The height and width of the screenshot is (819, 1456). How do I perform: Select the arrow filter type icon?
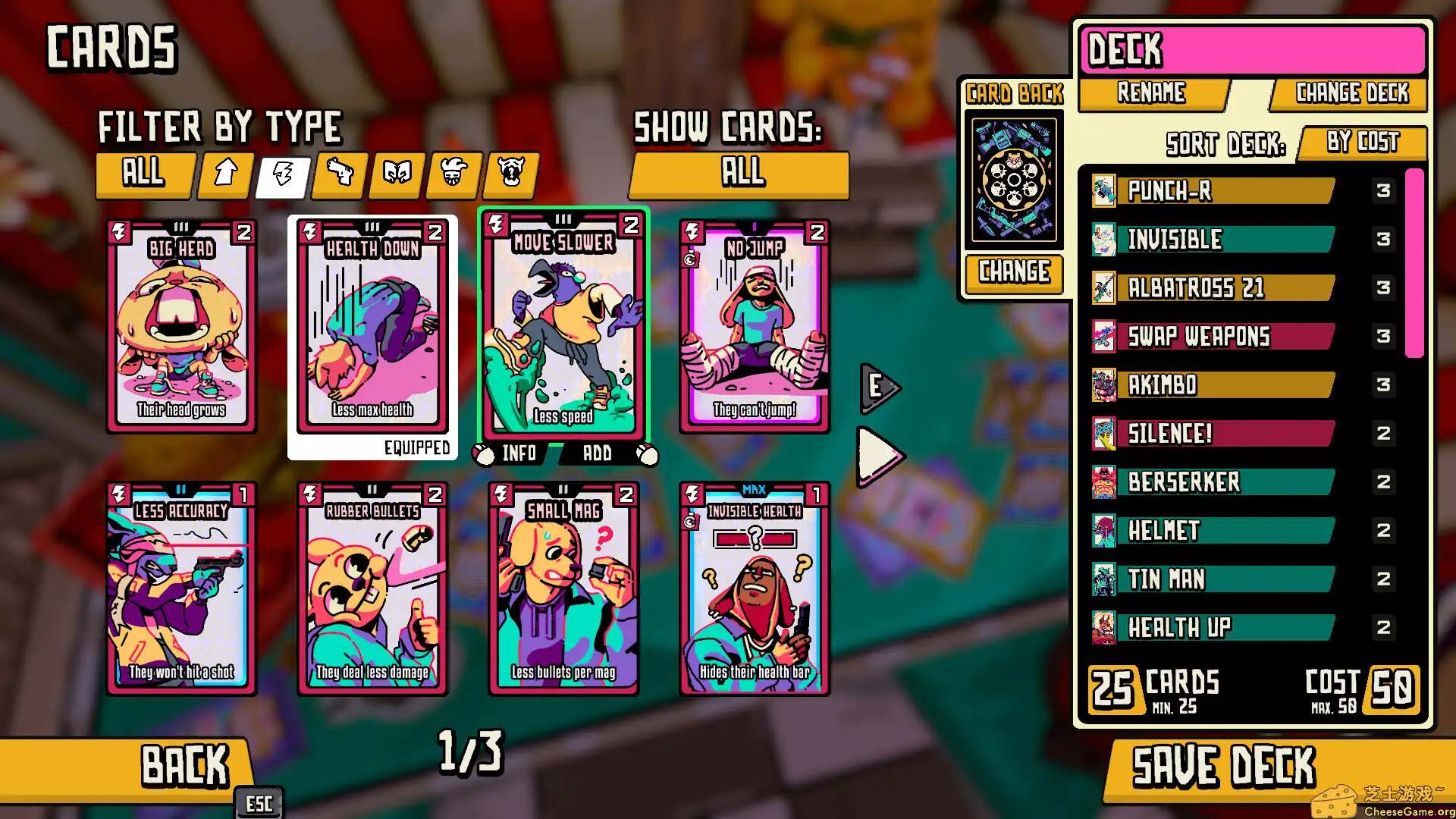point(224,175)
